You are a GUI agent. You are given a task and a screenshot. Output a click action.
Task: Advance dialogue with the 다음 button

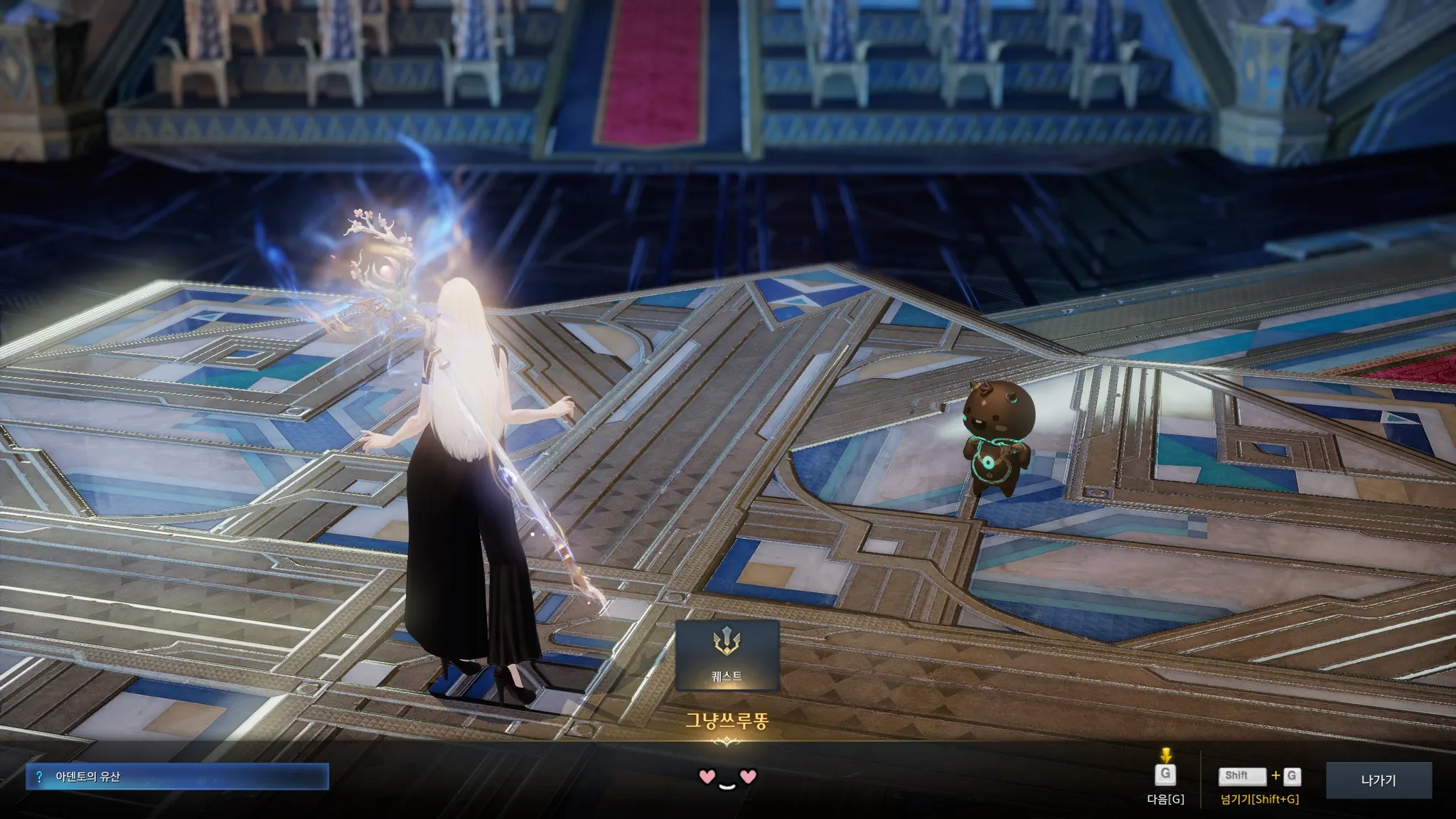1165,776
